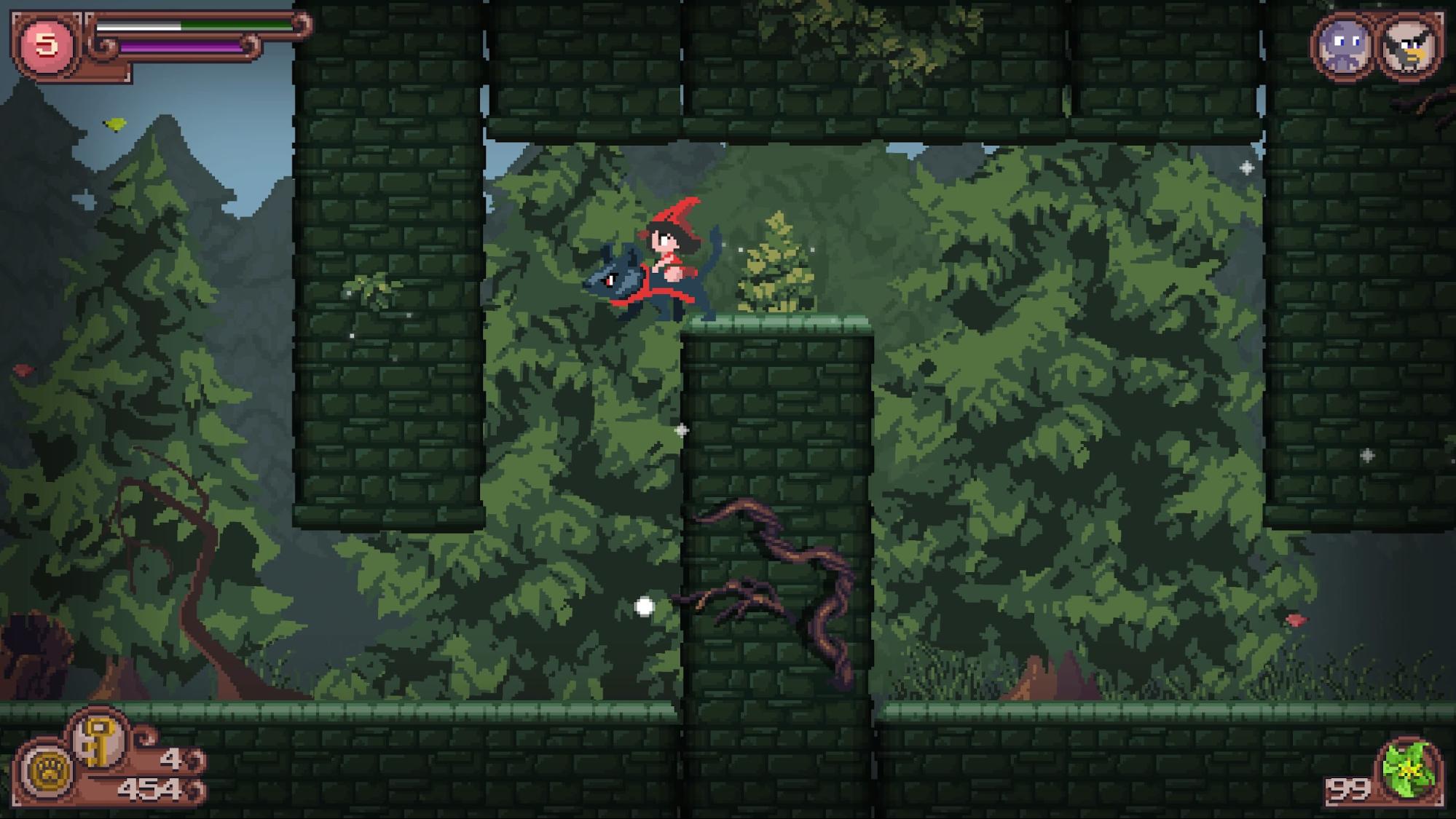Choose the angry bird companion portrait
1456x819 pixels.
pos(1409,47)
